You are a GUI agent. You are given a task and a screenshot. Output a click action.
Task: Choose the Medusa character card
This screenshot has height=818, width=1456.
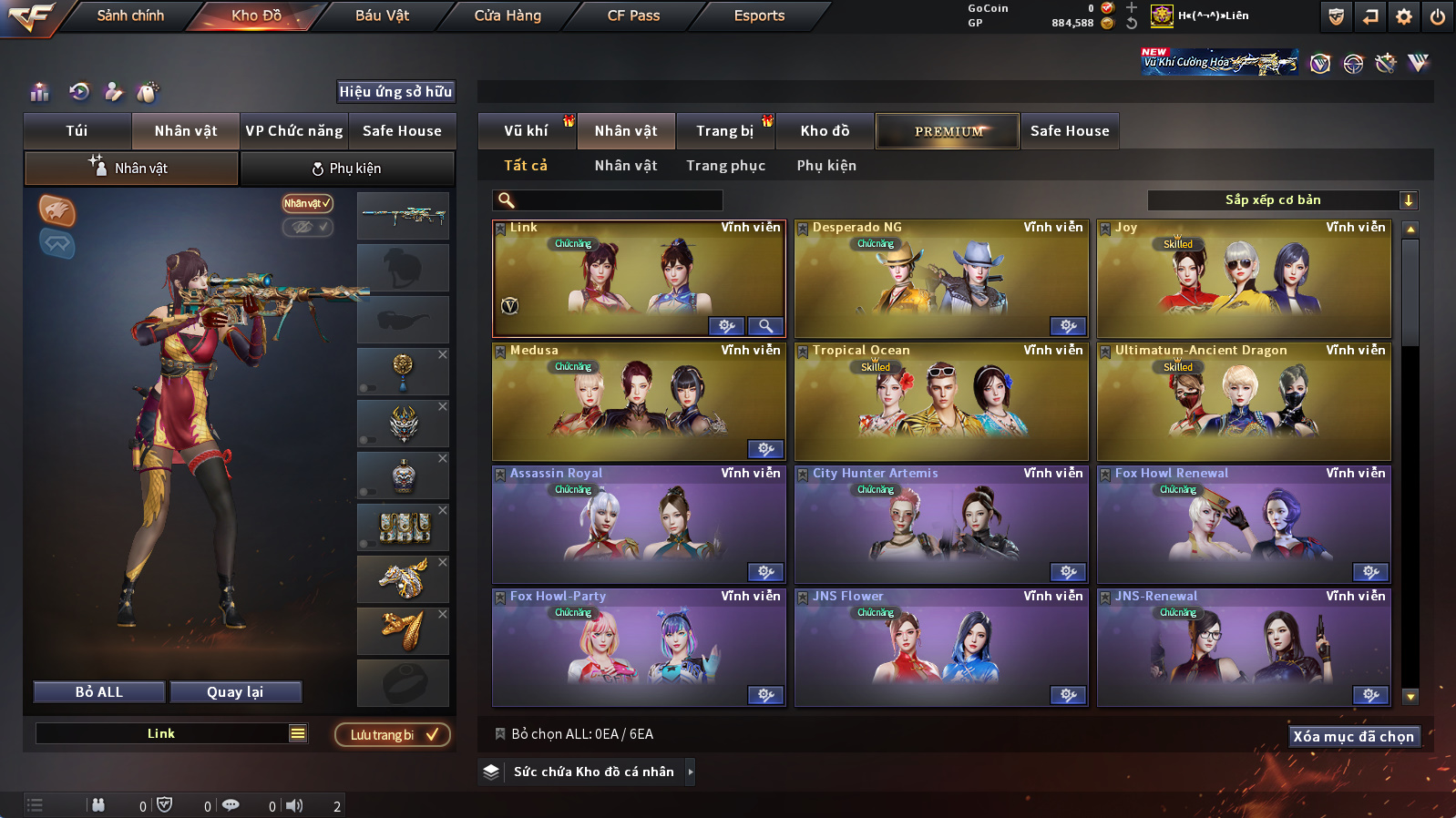click(639, 402)
